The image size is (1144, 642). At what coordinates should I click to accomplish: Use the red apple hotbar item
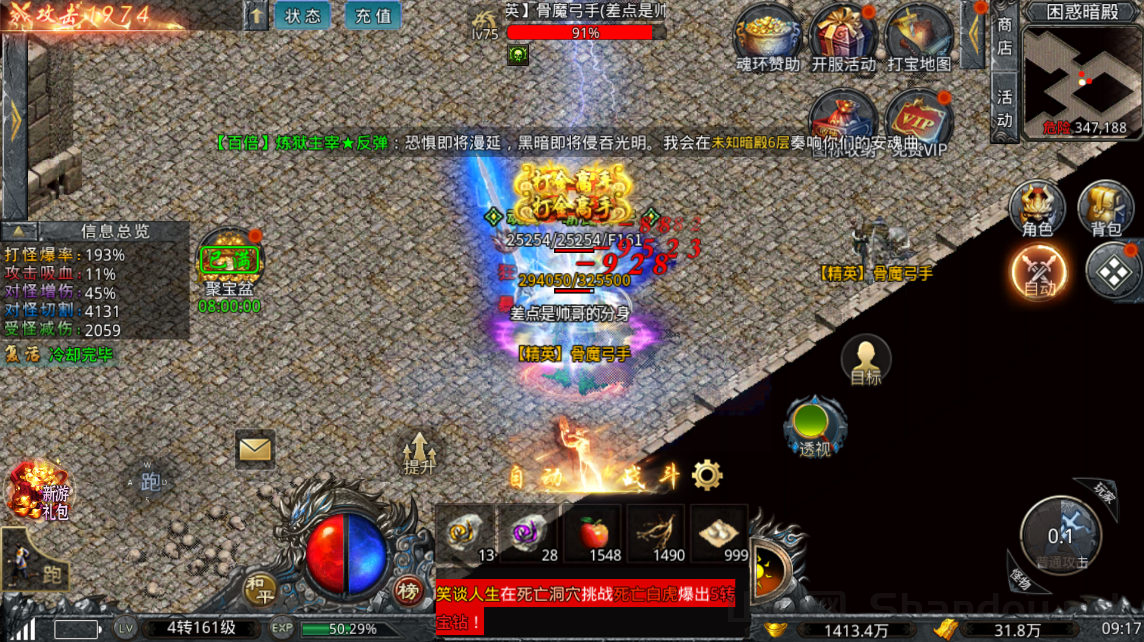[593, 532]
